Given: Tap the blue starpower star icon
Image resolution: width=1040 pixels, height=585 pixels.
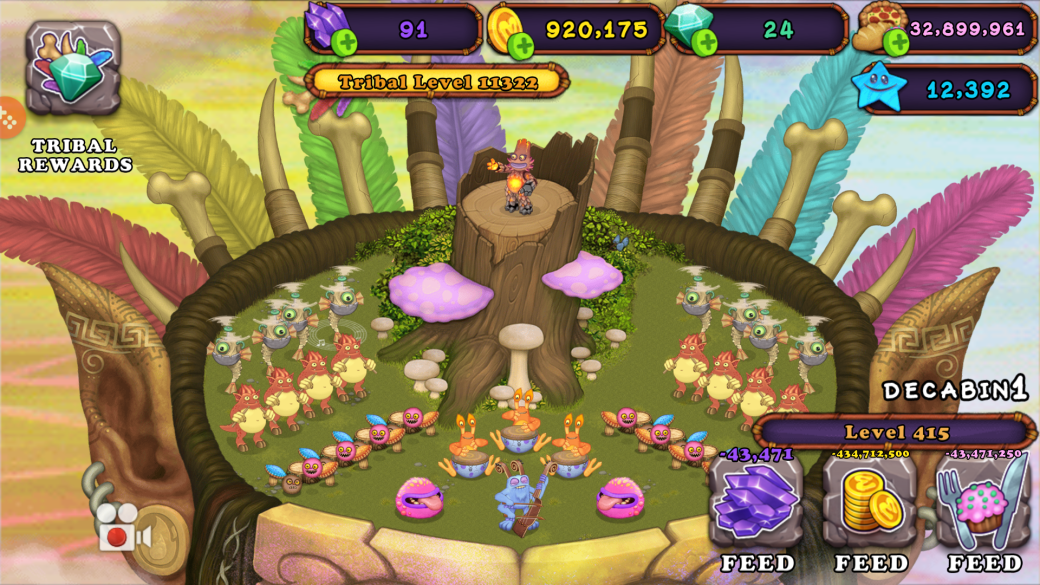Looking at the screenshot, I should pos(880,89).
